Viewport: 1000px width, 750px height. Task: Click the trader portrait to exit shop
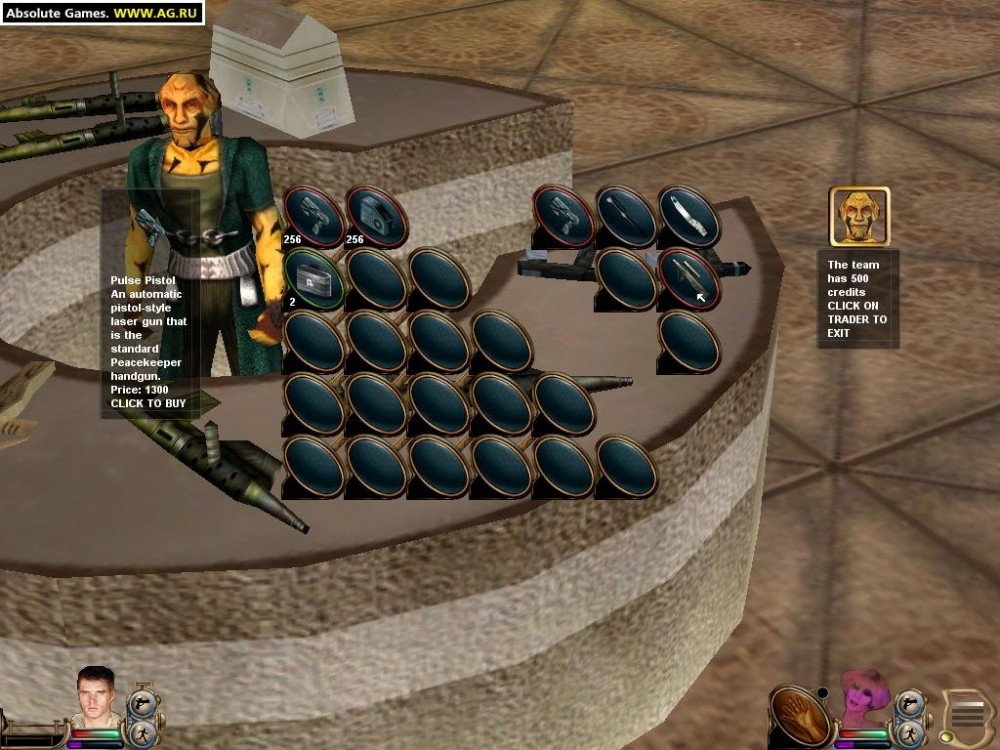coord(859,216)
